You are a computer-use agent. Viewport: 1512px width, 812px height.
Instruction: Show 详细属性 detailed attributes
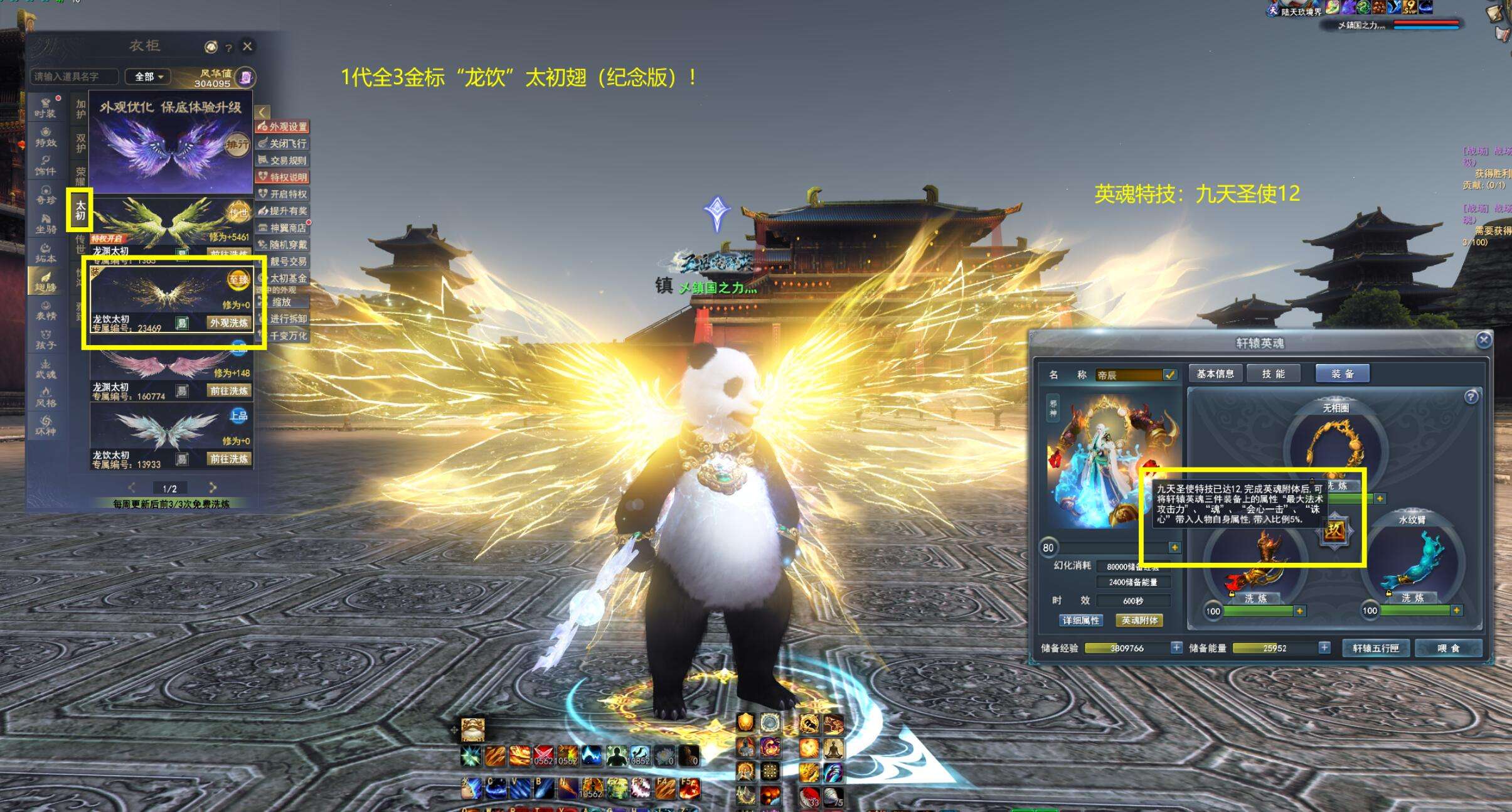tap(1080, 621)
